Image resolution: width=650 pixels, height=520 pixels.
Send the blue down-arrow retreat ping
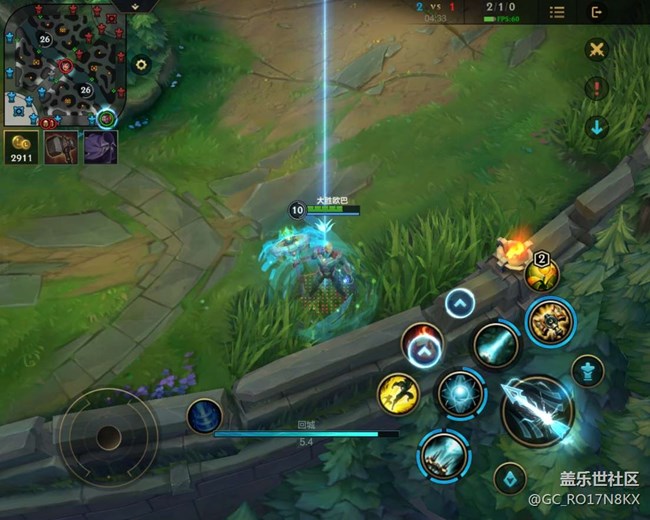pos(597,127)
